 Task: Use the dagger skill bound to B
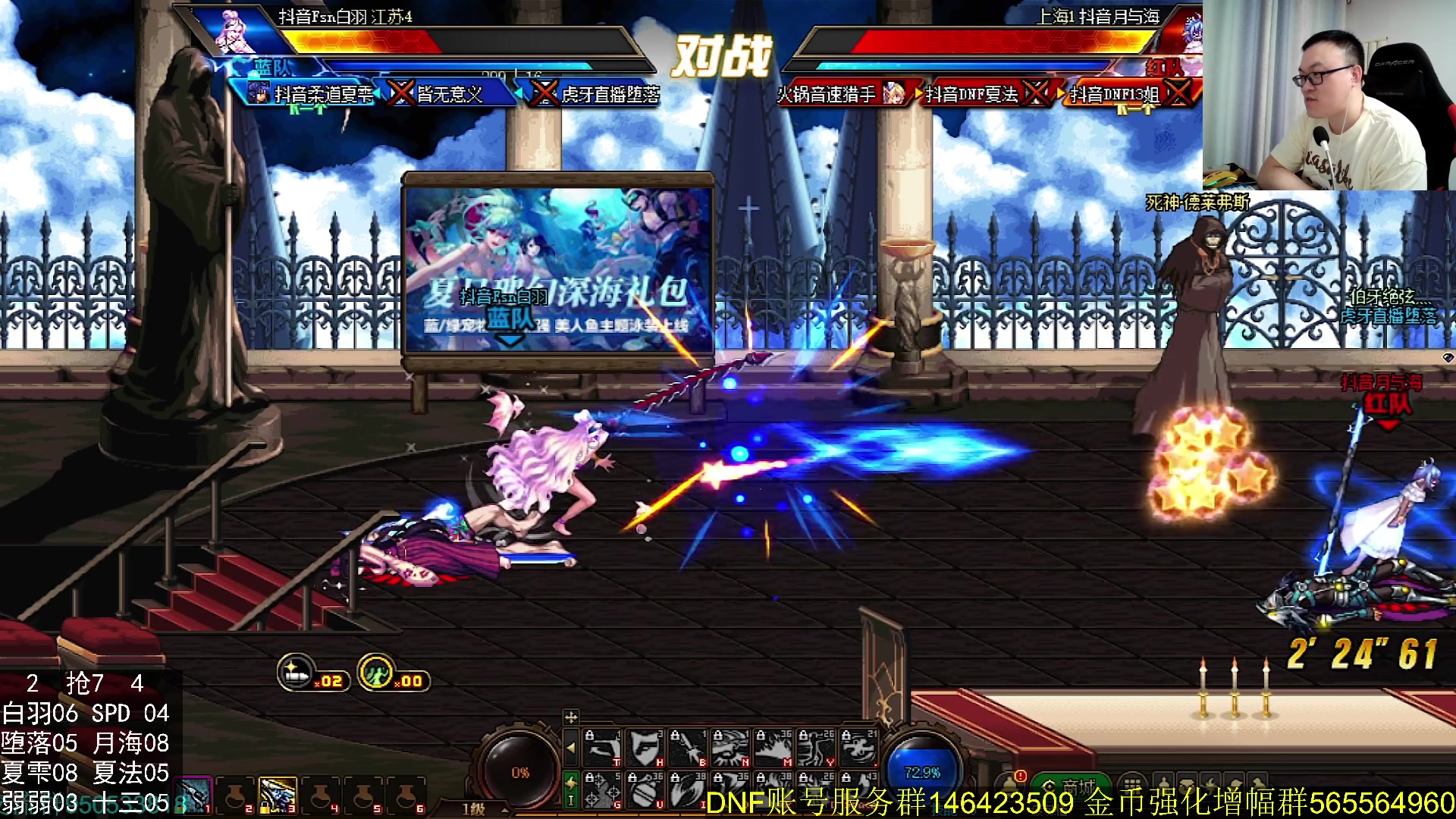pyautogui.click(x=688, y=748)
